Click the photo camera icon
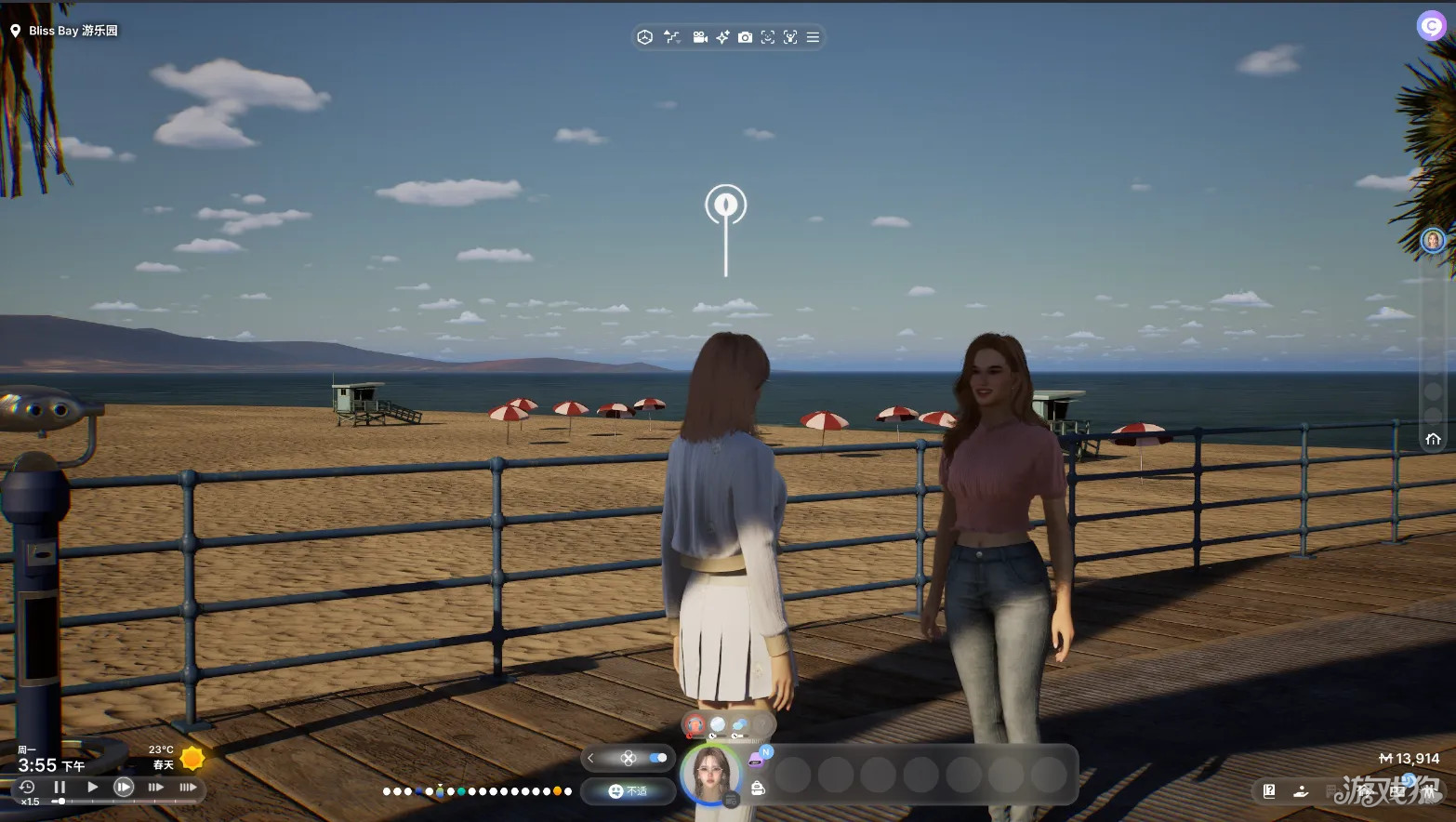Image resolution: width=1456 pixels, height=822 pixels. tap(745, 37)
